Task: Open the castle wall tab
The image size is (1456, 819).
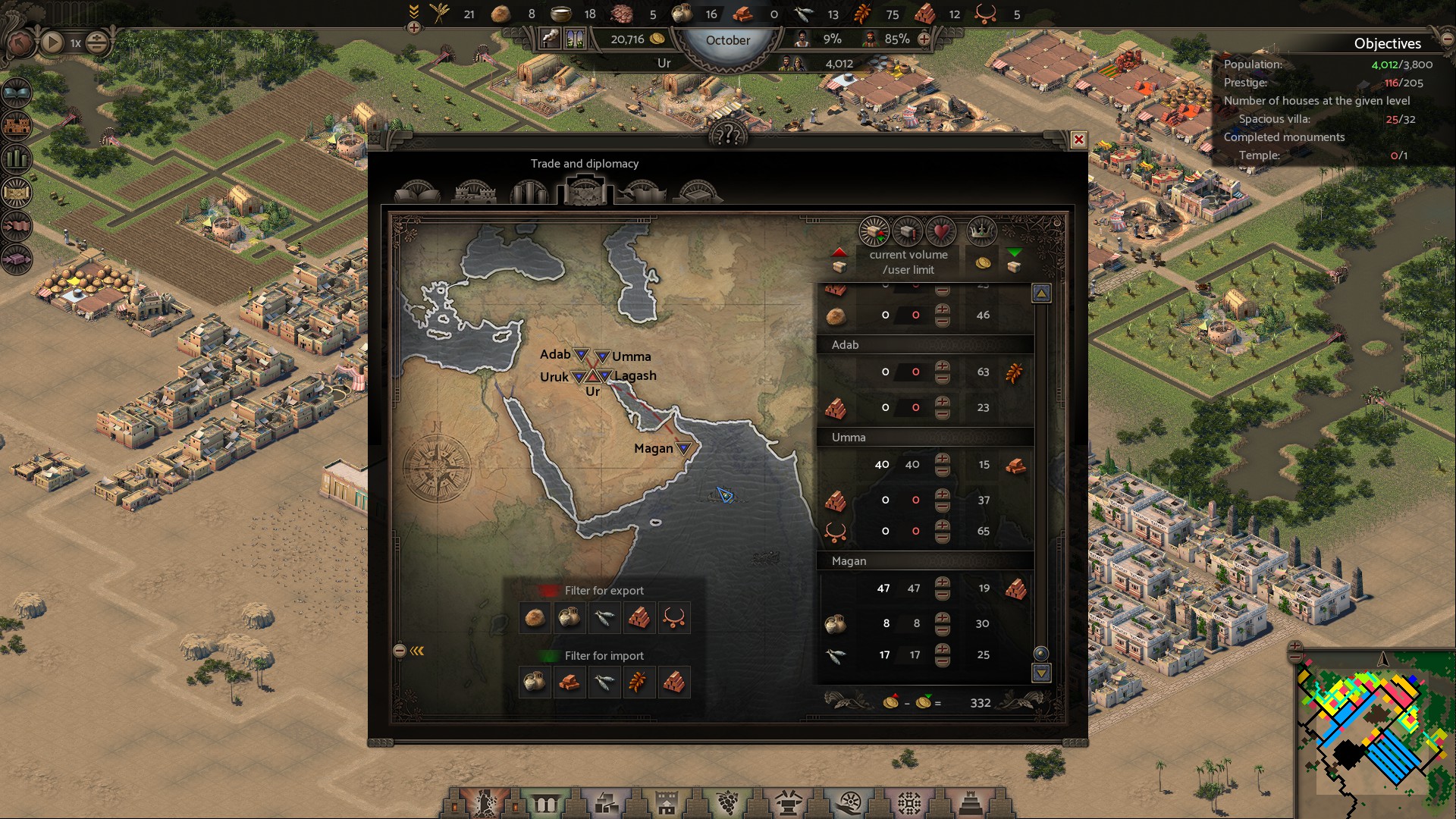Action: 474,192
